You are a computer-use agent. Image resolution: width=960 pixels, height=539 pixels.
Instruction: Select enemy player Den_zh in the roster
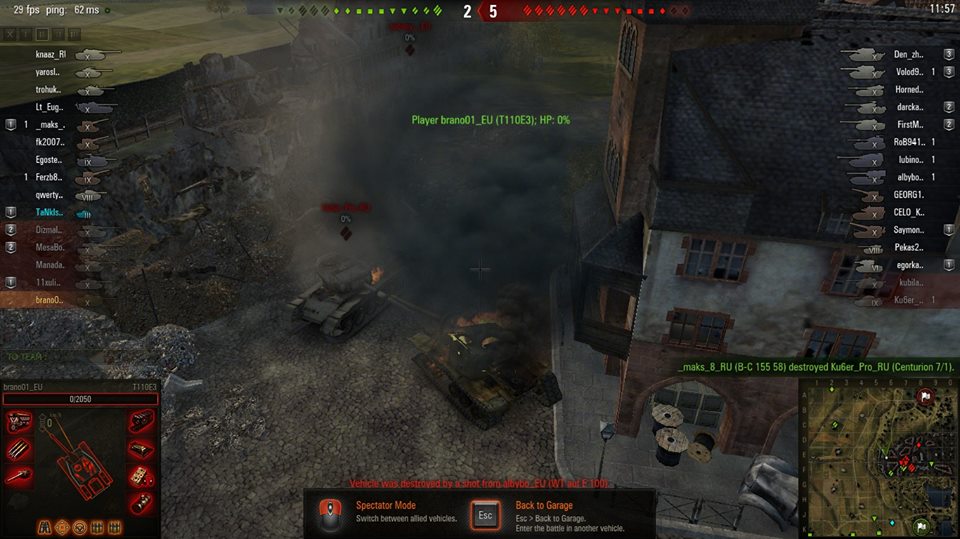(908, 55)
